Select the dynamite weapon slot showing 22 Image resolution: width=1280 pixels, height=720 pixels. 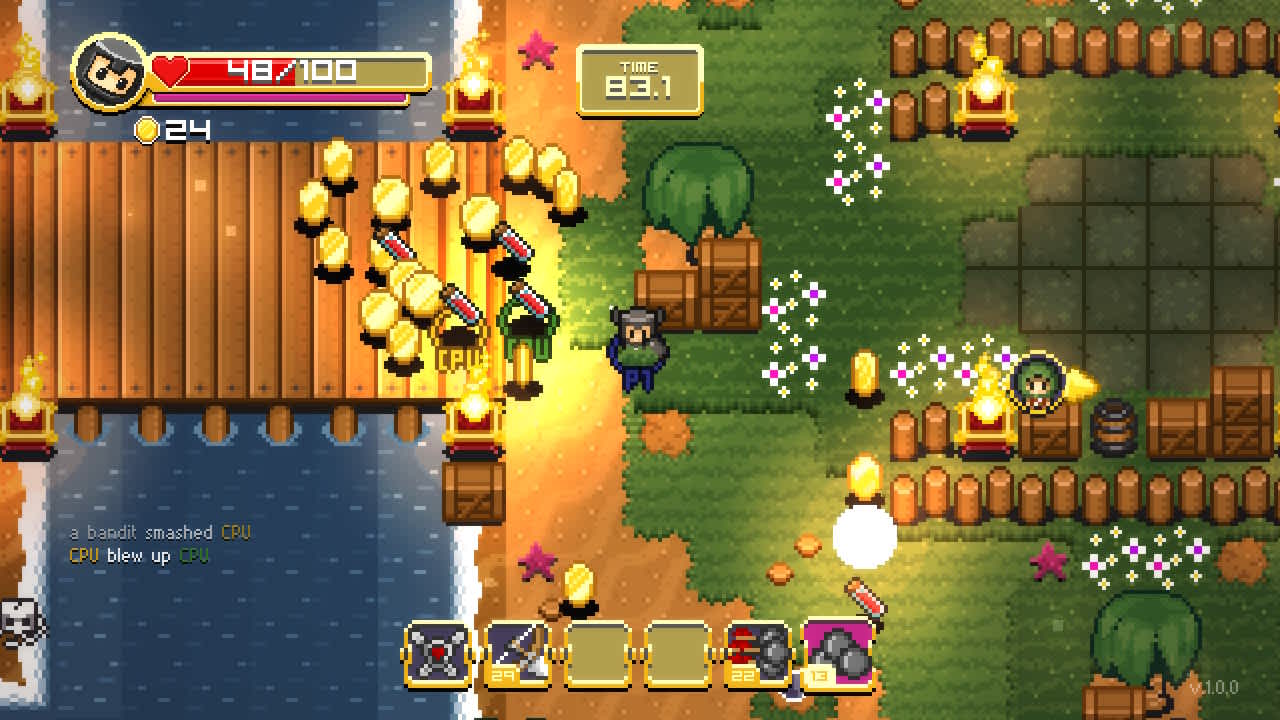click(760, 655)
